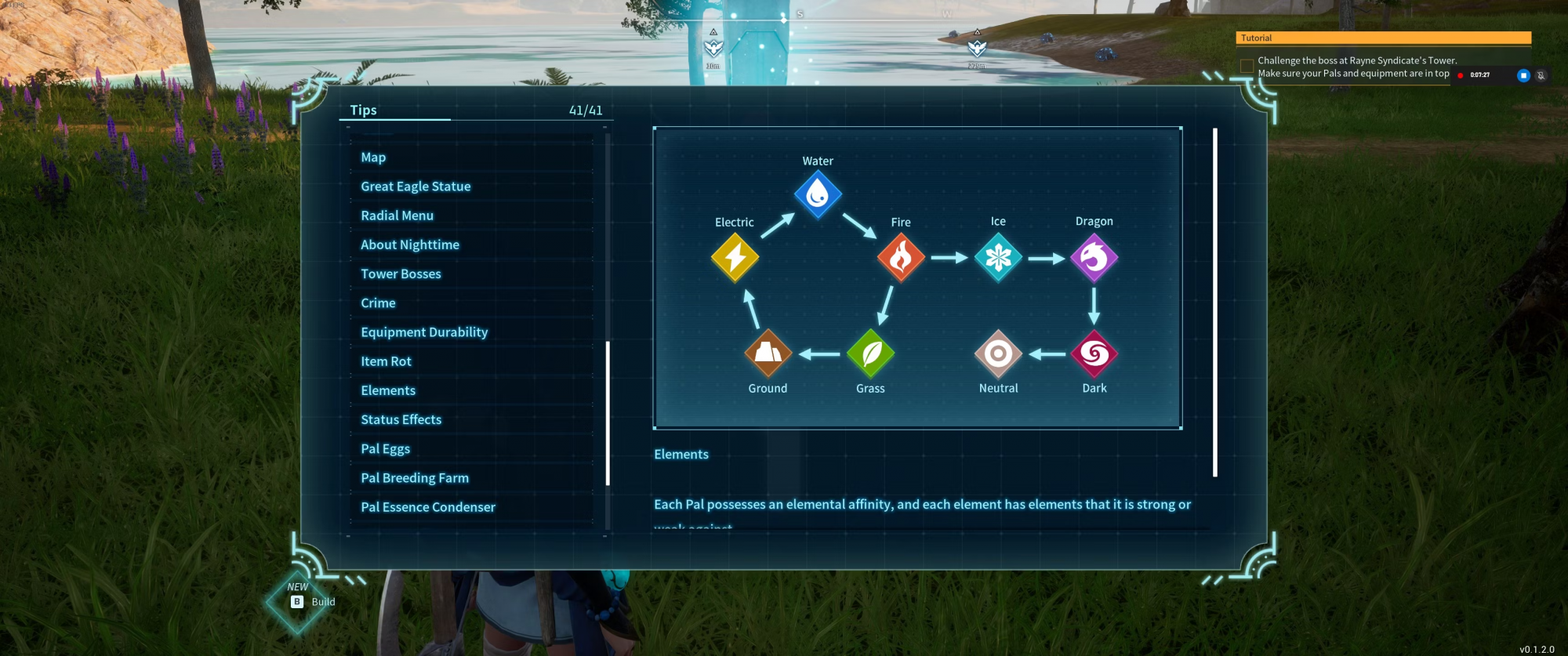
Task: Click the tip description scrollbar
Action: (x=1215, y=303)
